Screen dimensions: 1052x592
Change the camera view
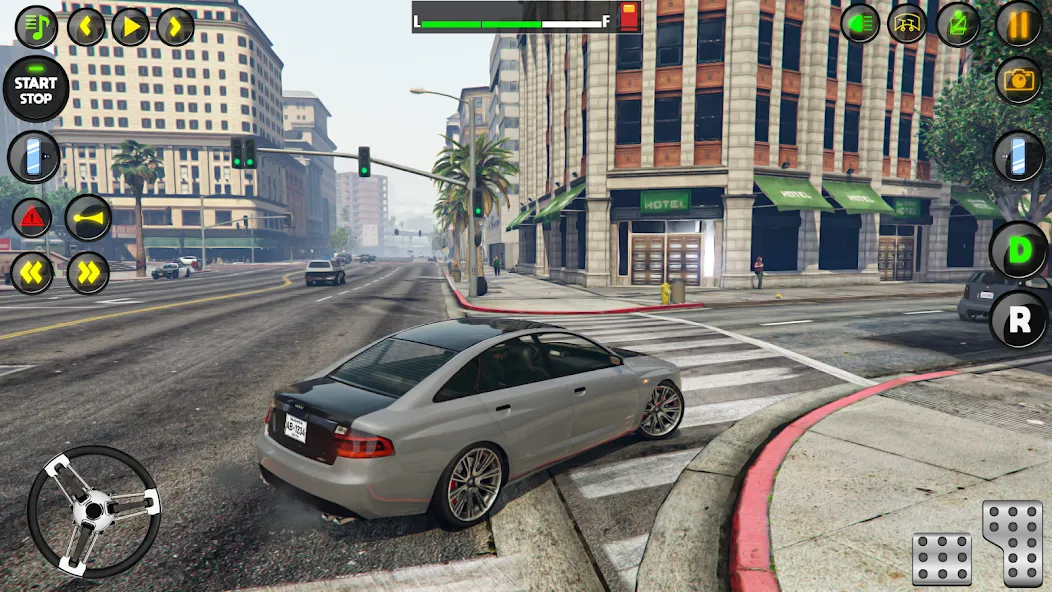click(x=1018, y=81)
